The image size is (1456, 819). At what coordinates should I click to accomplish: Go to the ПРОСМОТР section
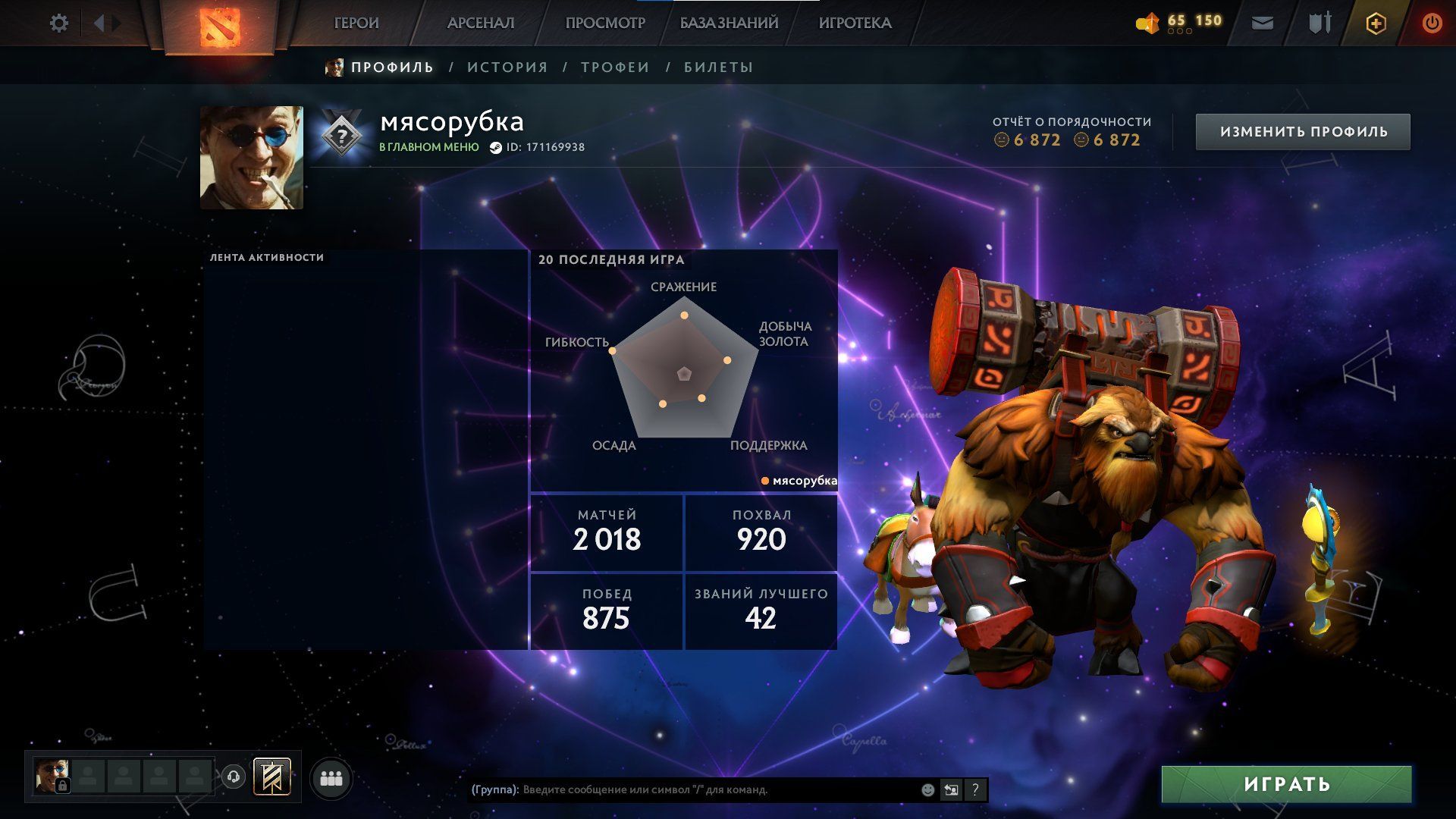(x=605, y=24)
